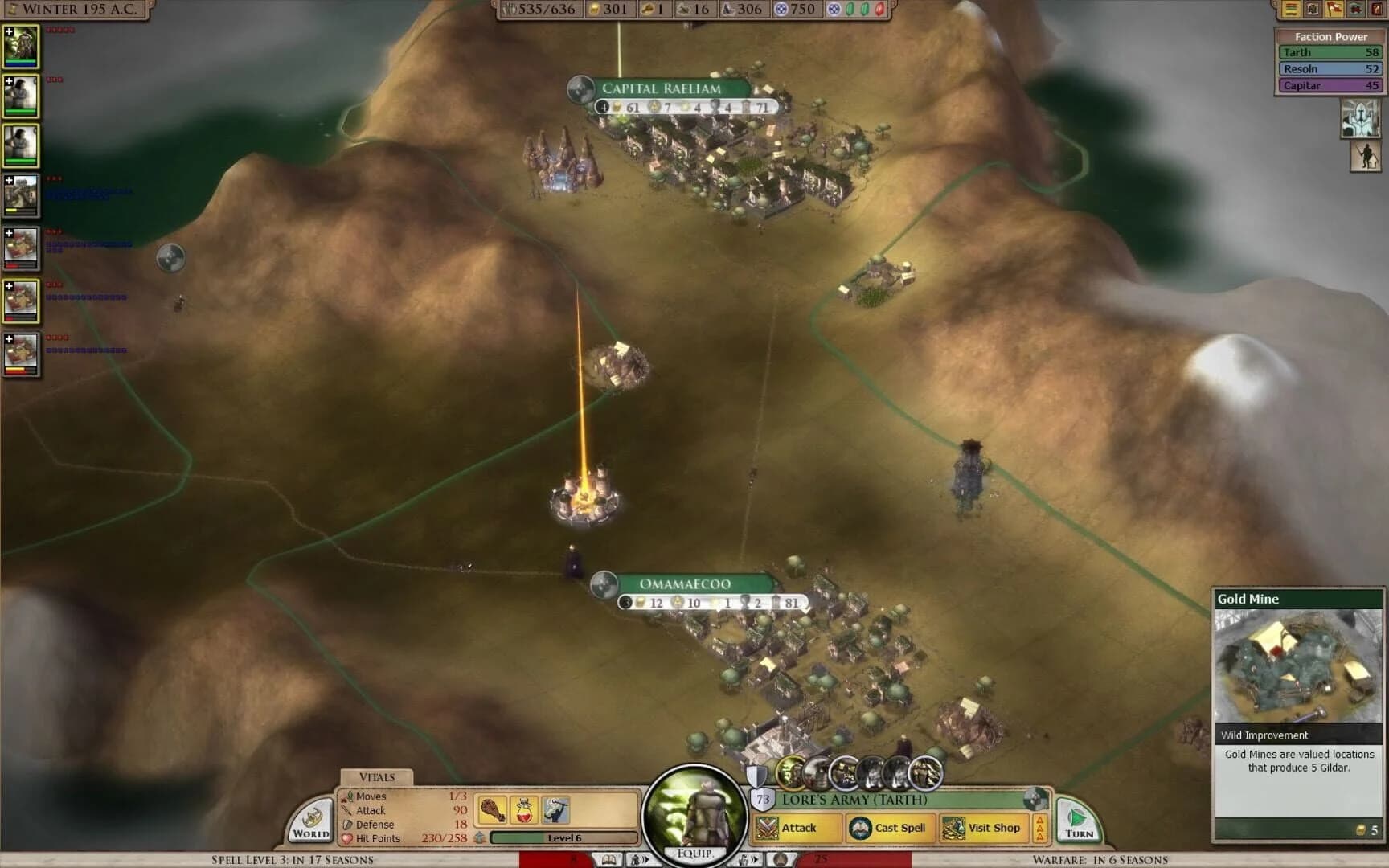
Task: Toggle the green gem indicator in resource bar
Action: [x=850, y=10]
